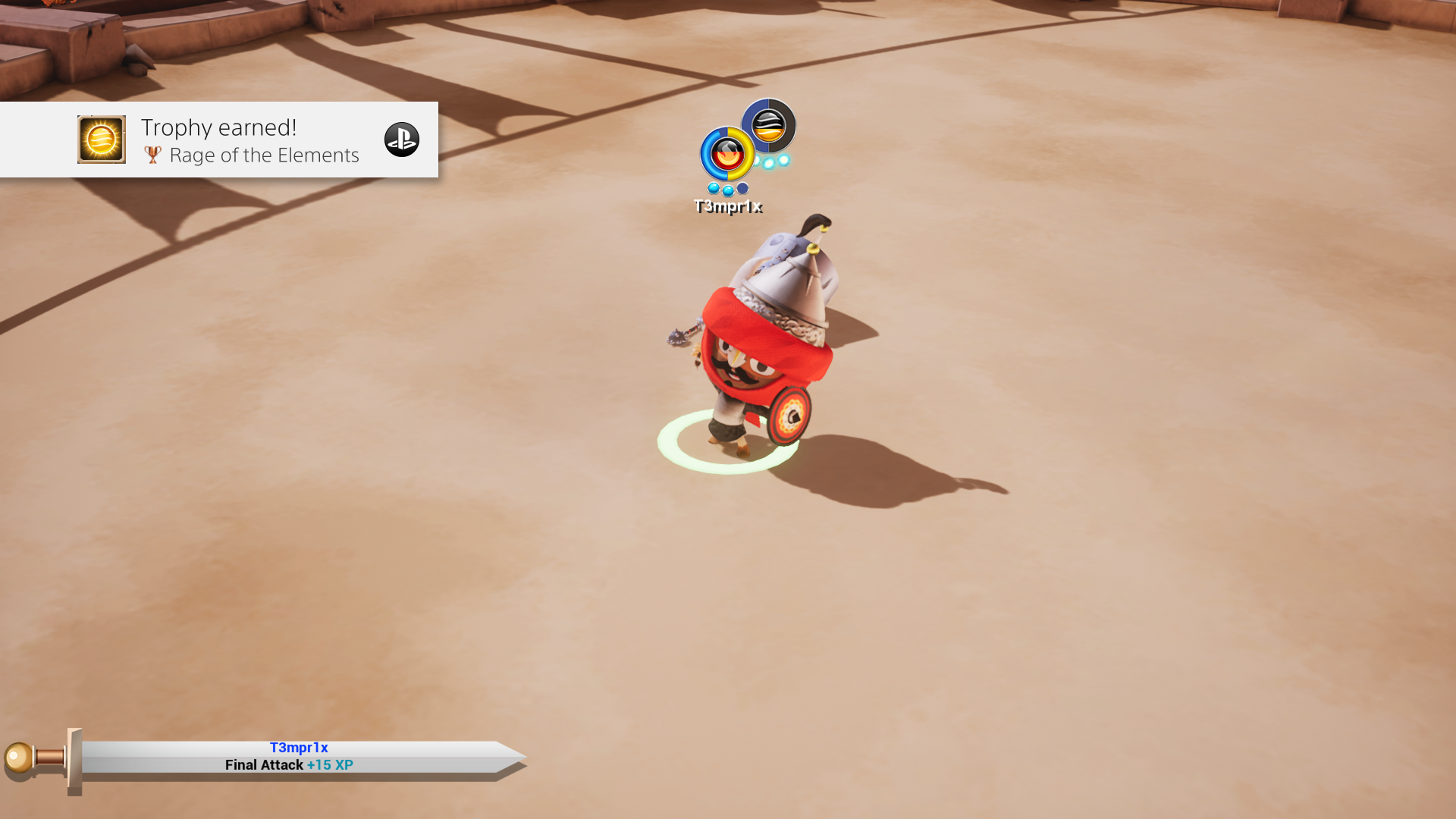This screenshot has width=1456, height=819.
Task: Activate the fire element ability icon
Action: pyautogui.click(x=727, y=155)
